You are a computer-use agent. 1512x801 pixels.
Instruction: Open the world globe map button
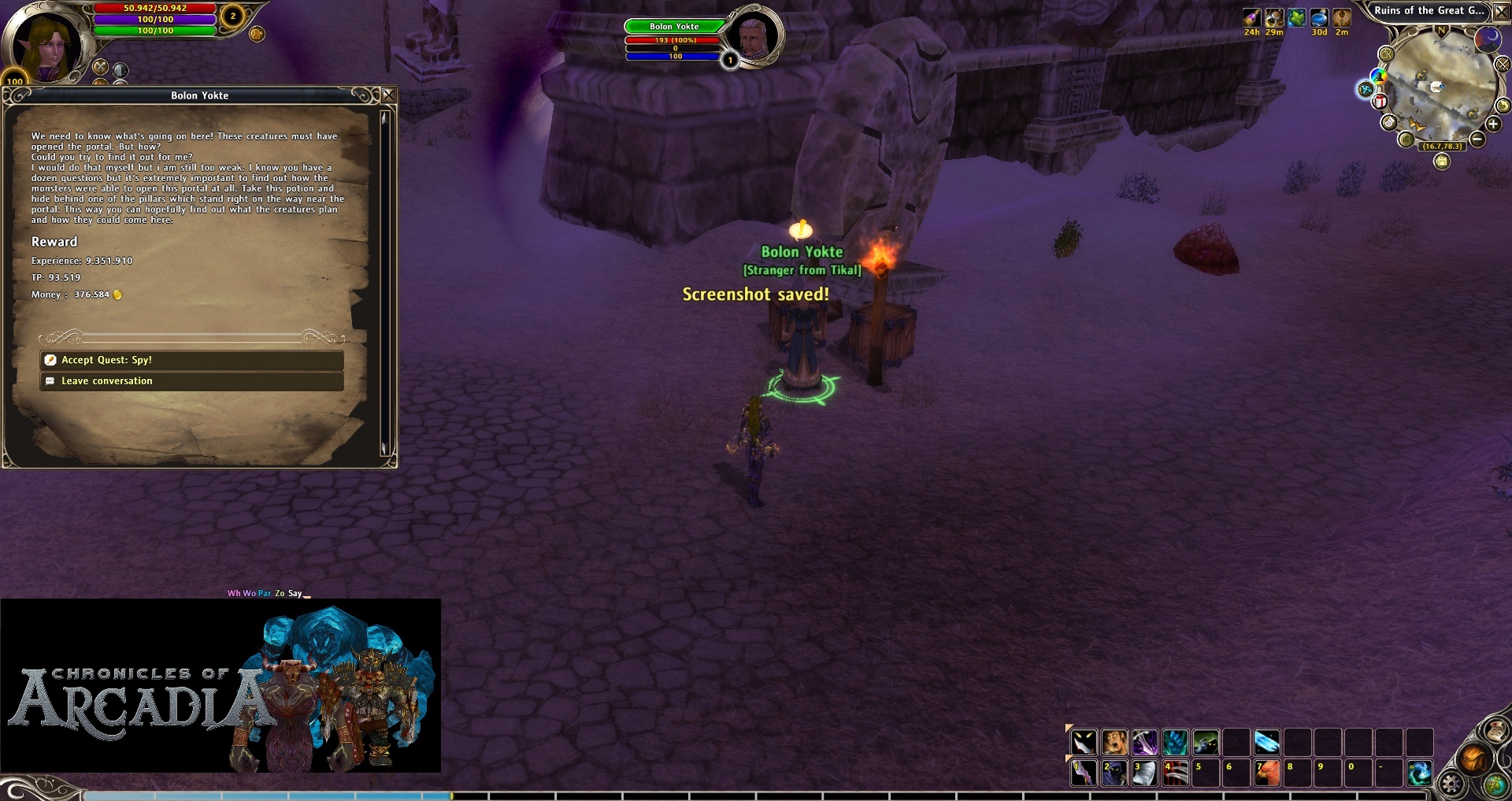point(1495,784)
